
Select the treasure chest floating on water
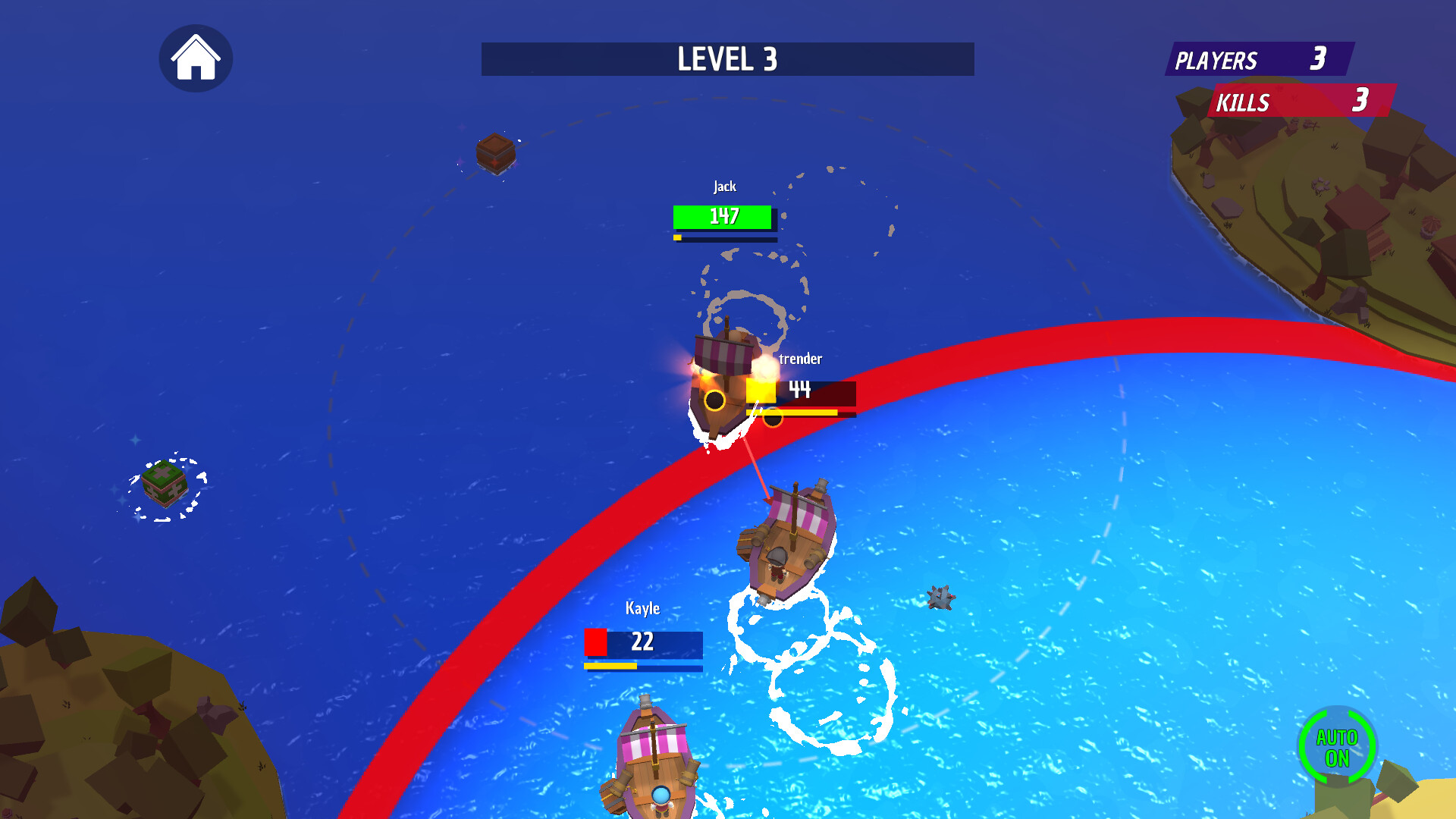(495, 152)
